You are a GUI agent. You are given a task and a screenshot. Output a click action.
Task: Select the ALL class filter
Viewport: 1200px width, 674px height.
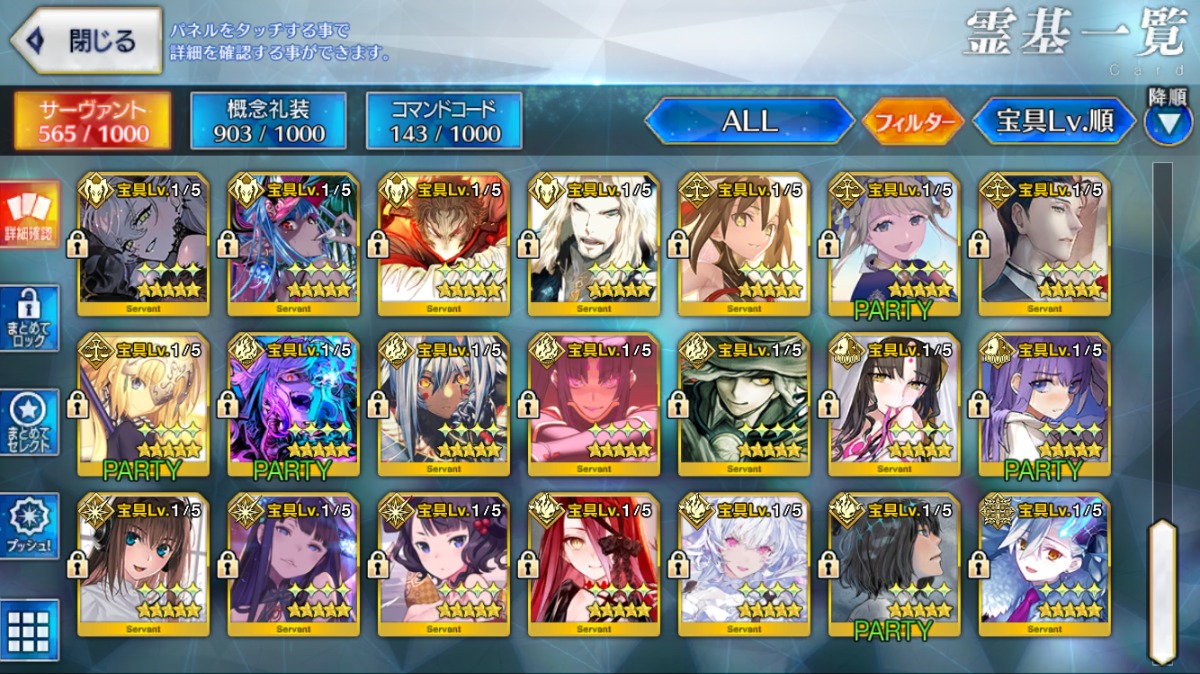point(749,121)
